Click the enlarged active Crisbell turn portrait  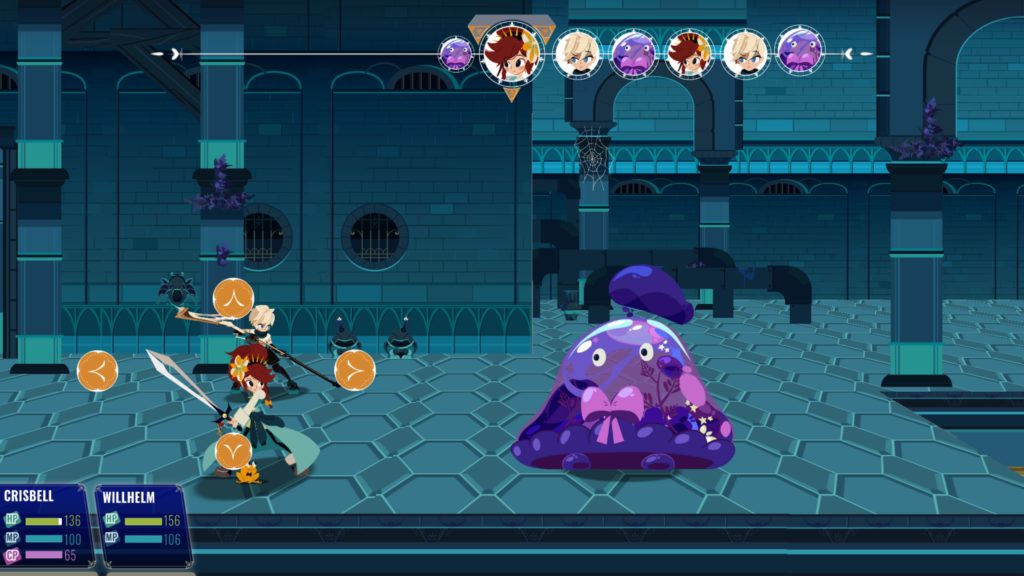(x=512, y=52)
